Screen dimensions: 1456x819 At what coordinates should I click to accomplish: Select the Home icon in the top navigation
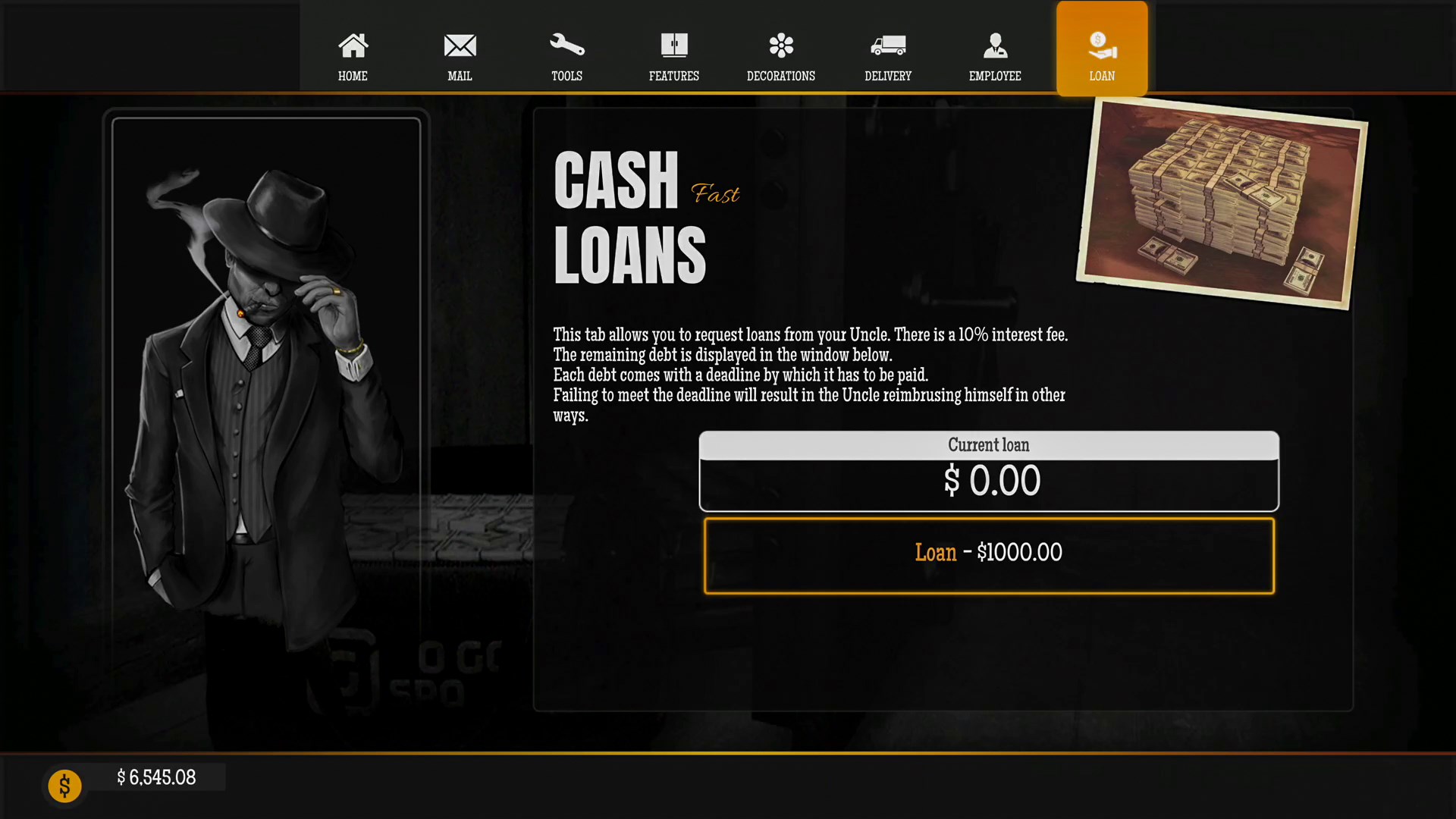(353, 45)
